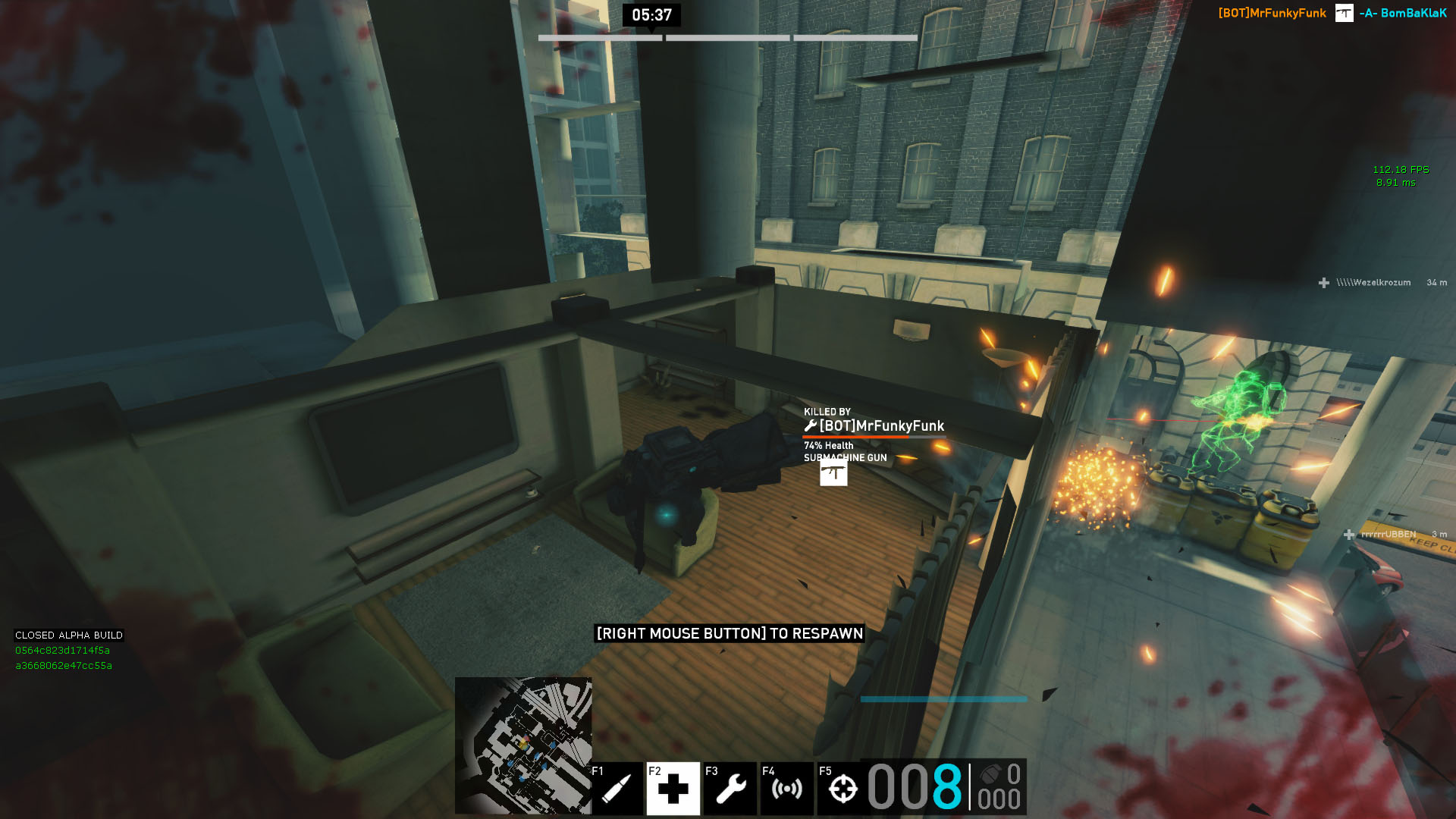Switch to the F3 wrench engineer slot

[x=730, y=789]
